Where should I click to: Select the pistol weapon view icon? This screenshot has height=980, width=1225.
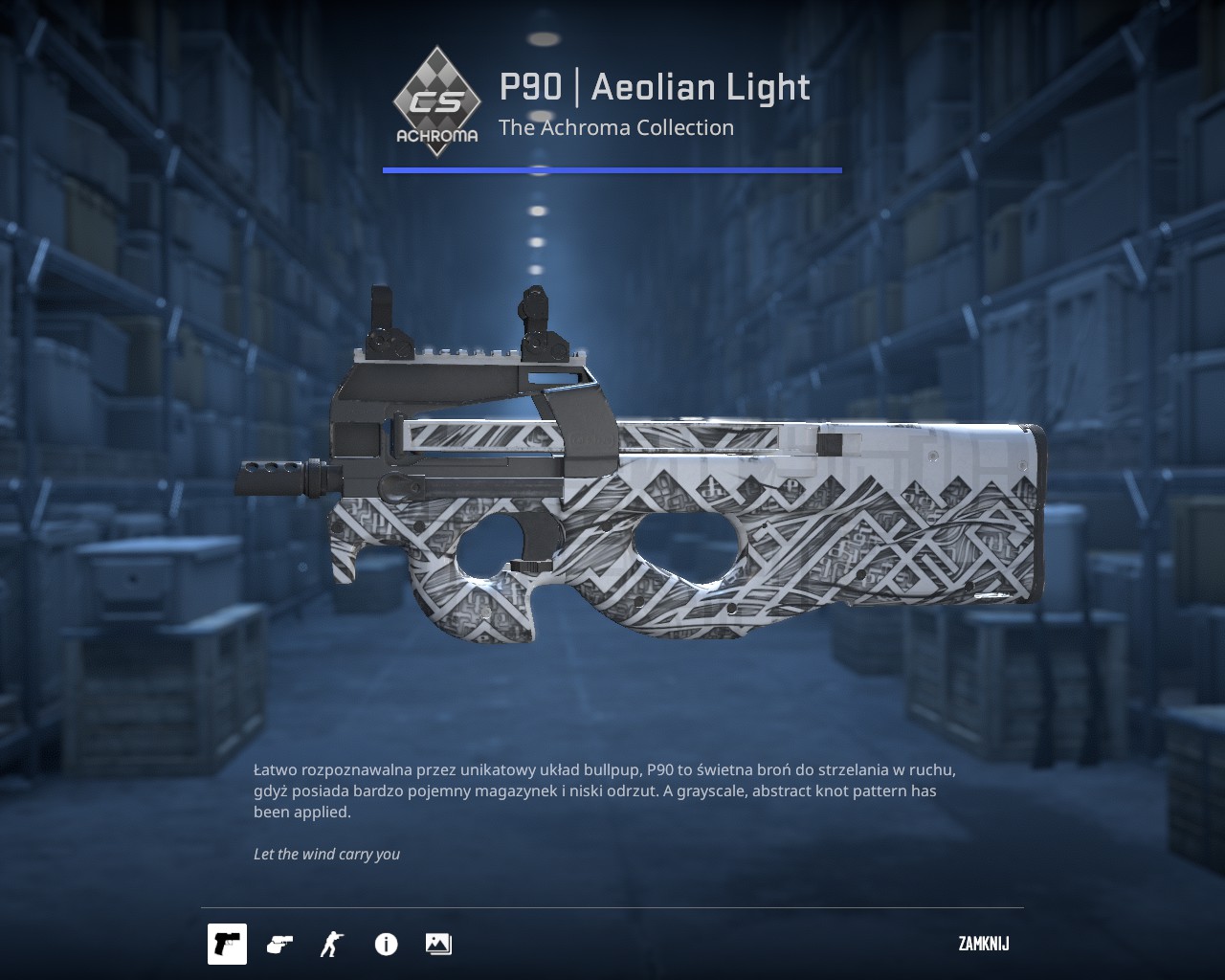pyautogui.click(x=228, y=944)
